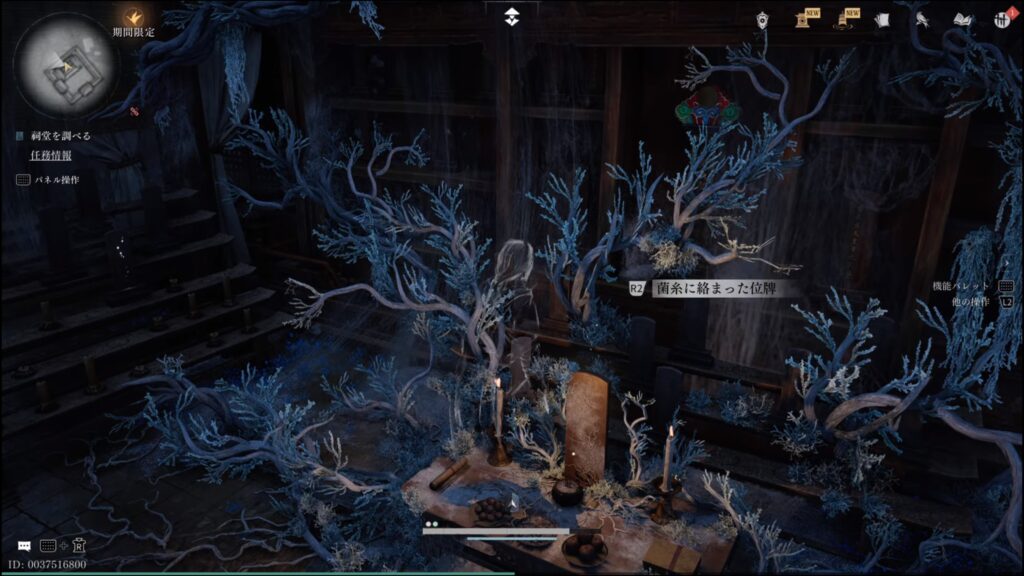Open the open-book journal icon

click(963, 19)
